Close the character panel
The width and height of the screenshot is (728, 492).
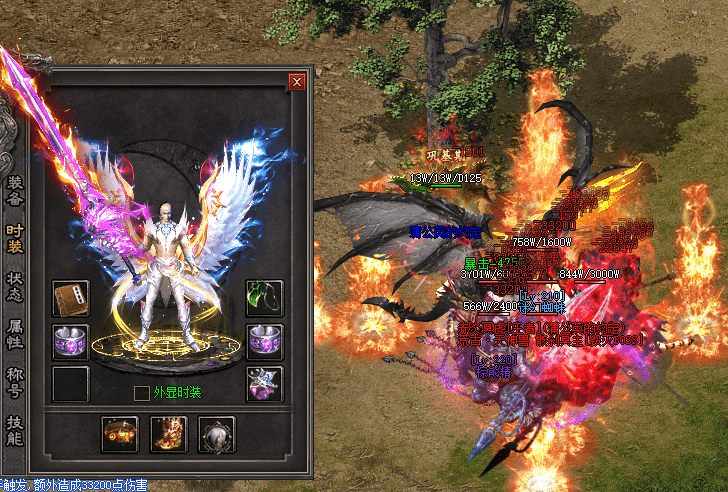pyautogui.click(x=296, y=82)
